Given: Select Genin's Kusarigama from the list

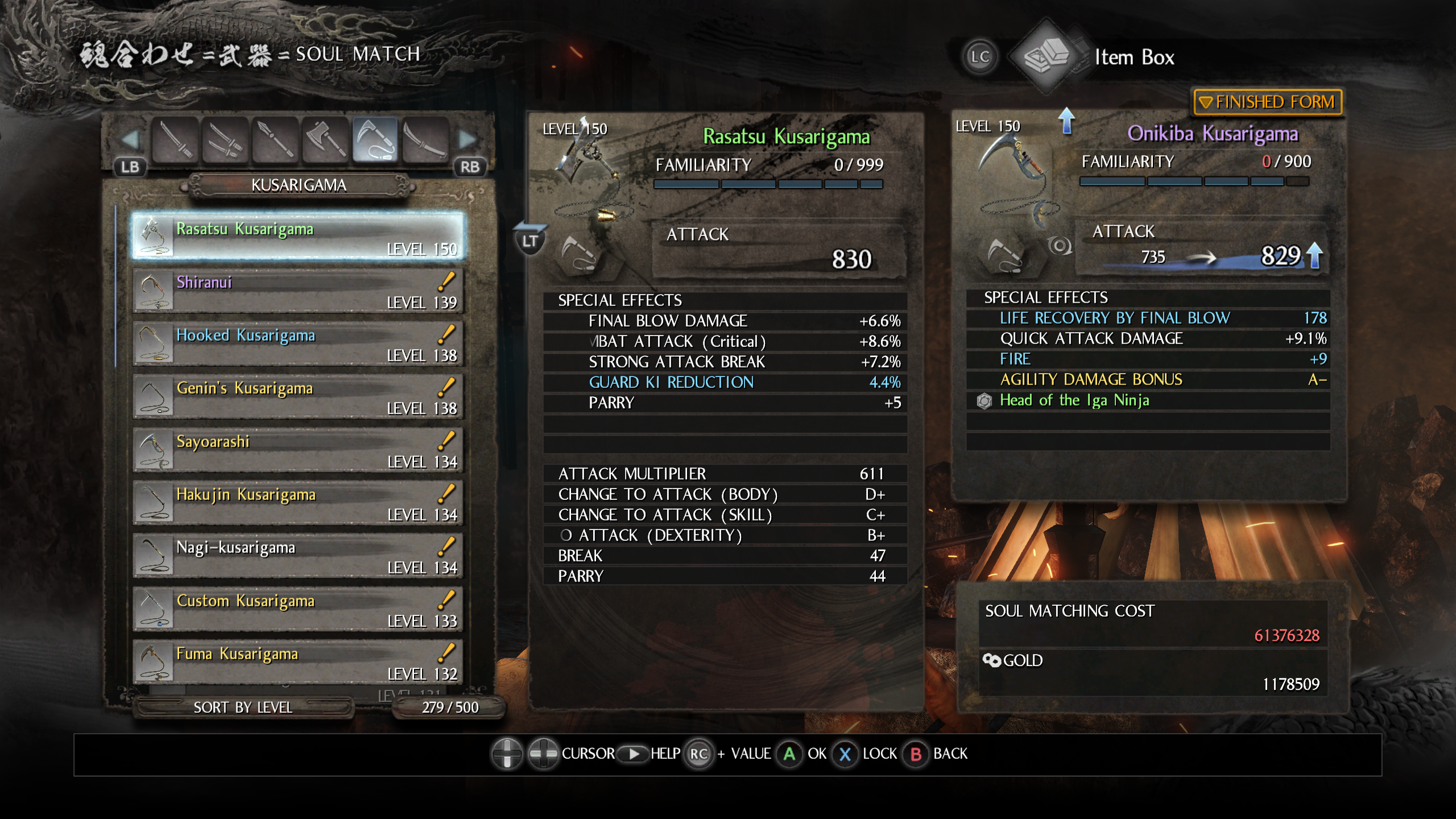Looking at the screenshot, I should 299,396.
